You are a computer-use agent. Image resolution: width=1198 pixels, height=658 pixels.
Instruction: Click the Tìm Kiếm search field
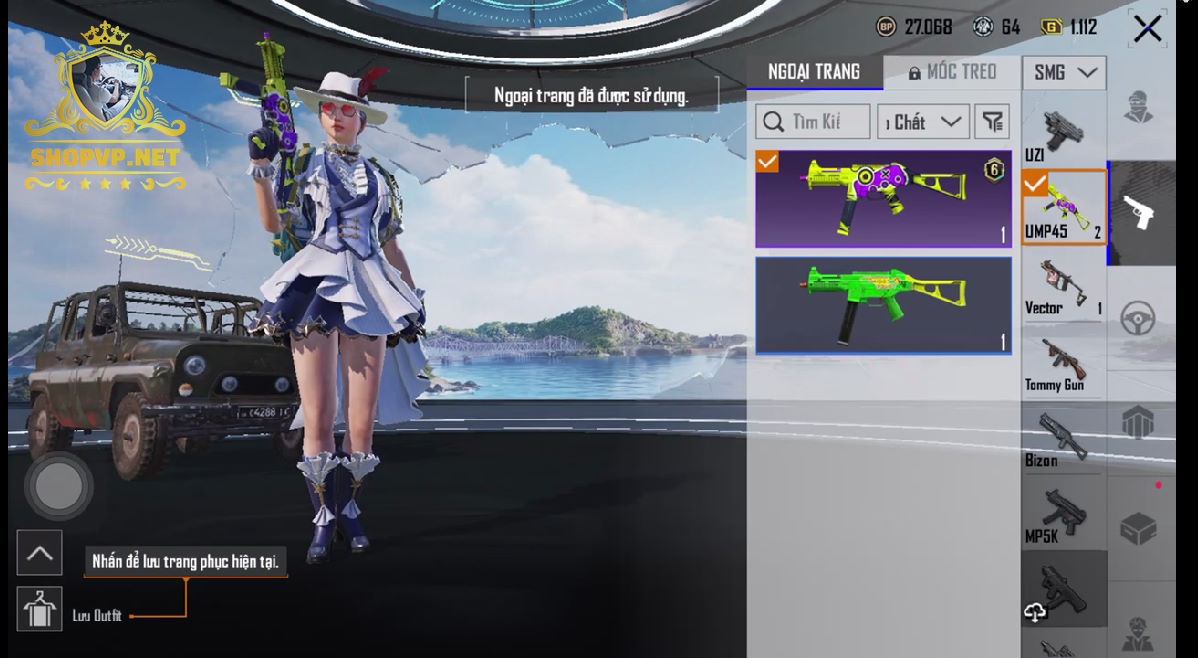pyautogui.click(x=812, y=122)
